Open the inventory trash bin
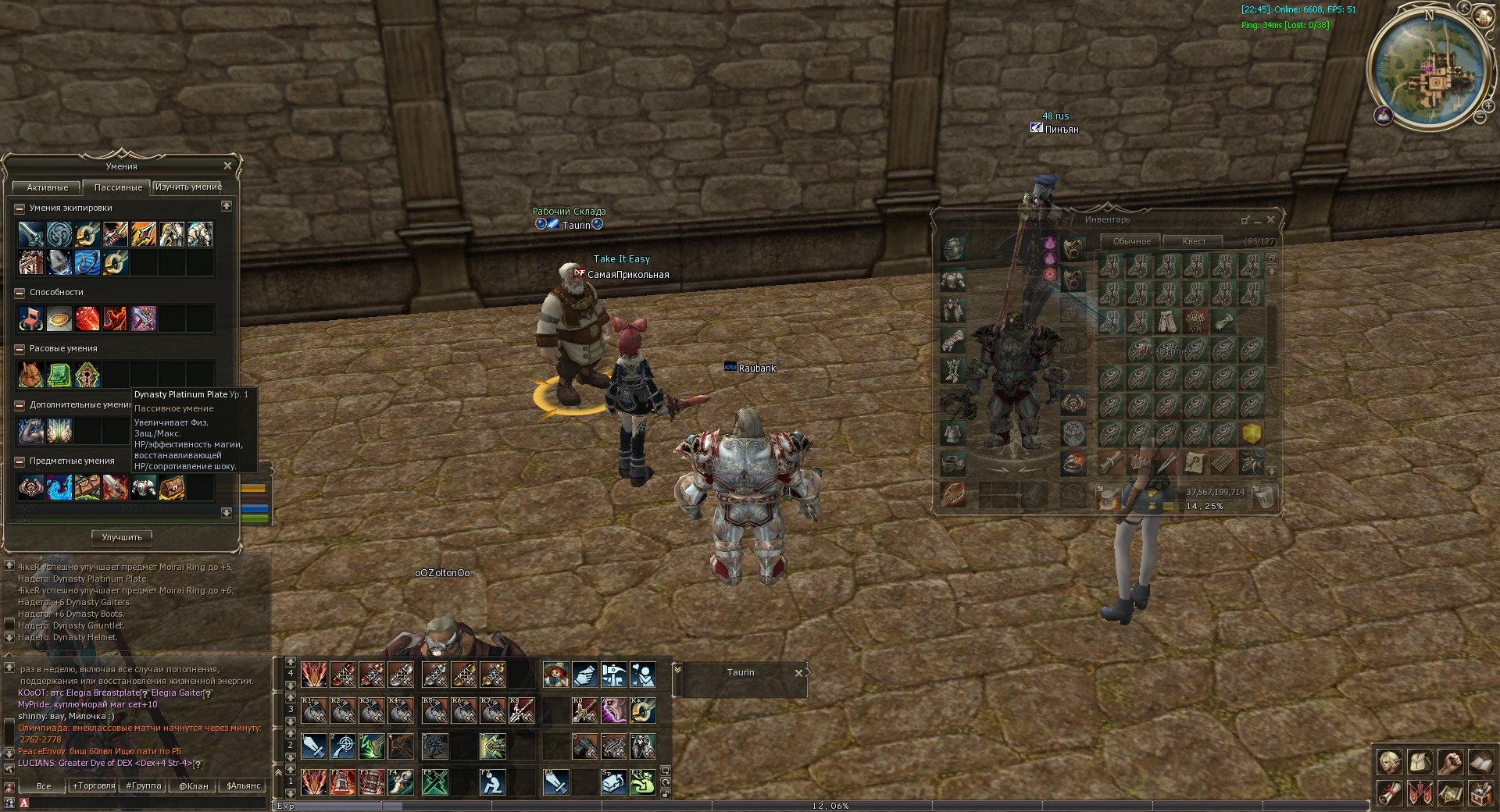The image size is (1500, 812). [x=1264, y=497]
